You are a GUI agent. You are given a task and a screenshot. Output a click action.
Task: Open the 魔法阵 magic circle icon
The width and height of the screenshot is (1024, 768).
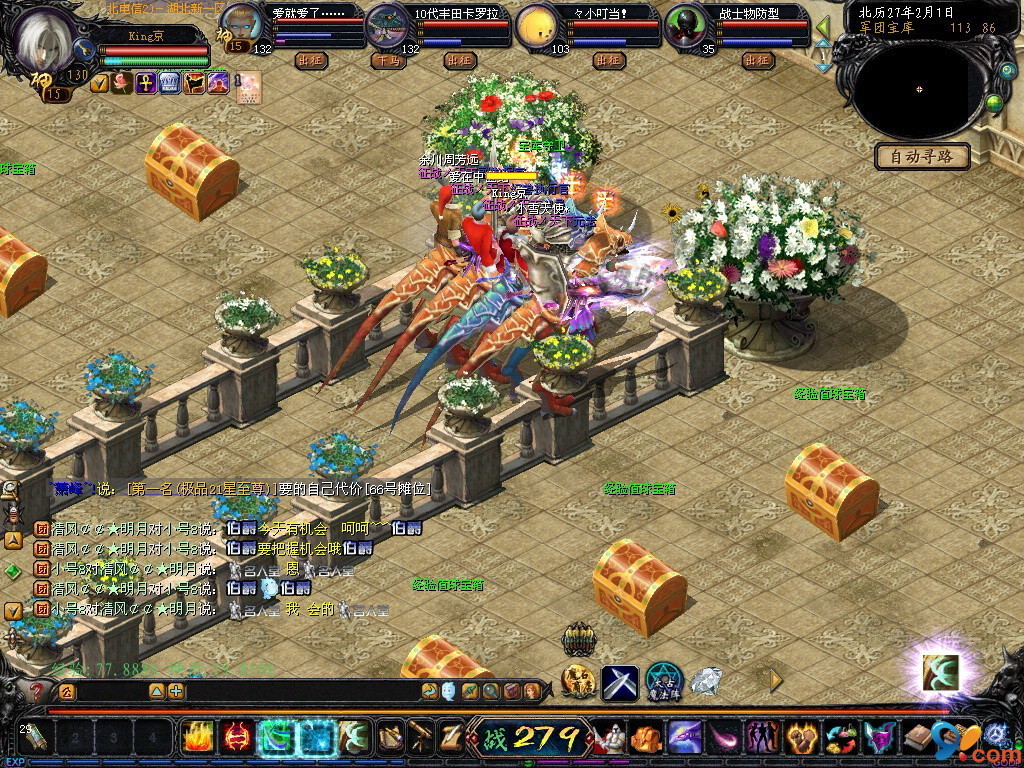(663, 681)
